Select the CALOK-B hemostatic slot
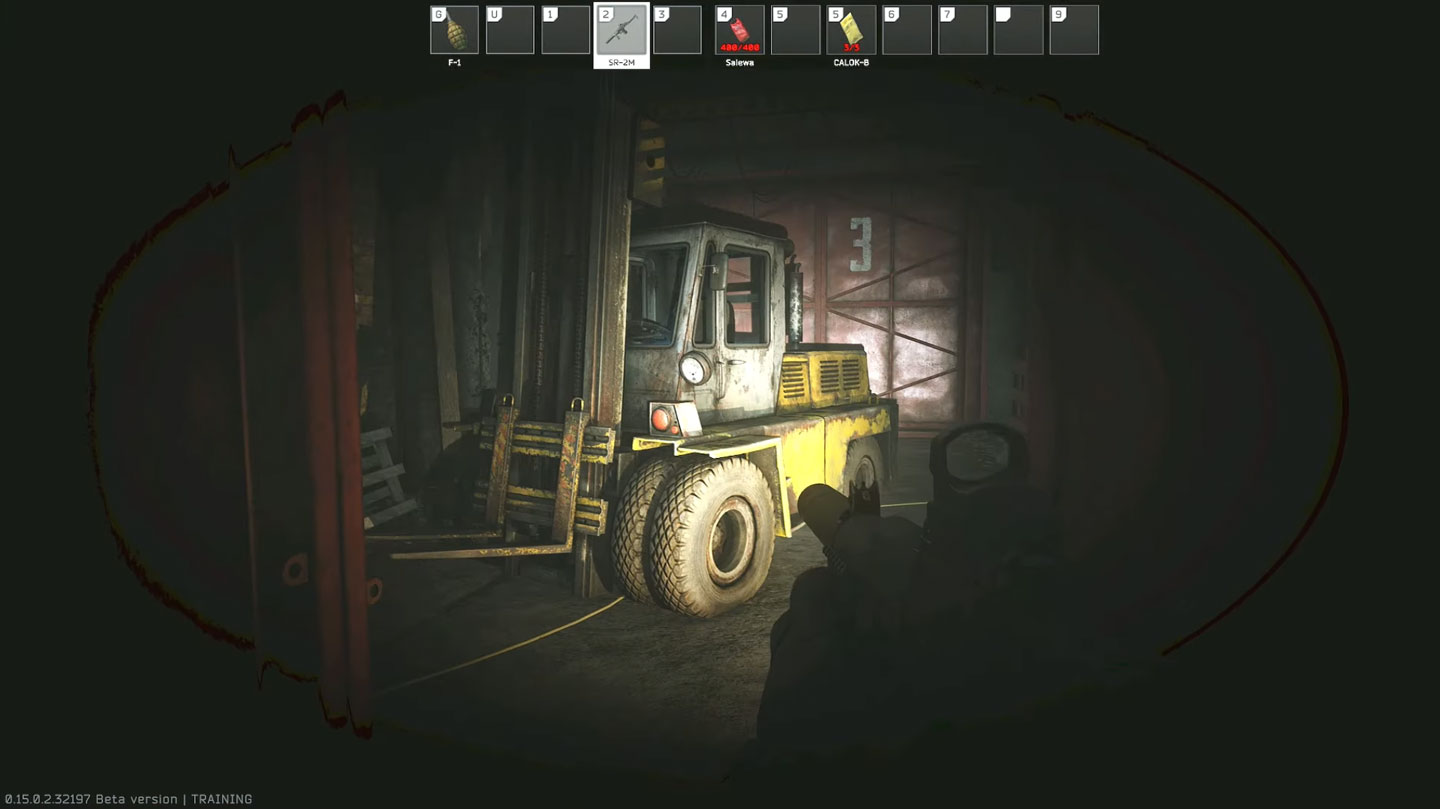The height and width of the screenshot is (809, 1440). click(x=851, y=30)
